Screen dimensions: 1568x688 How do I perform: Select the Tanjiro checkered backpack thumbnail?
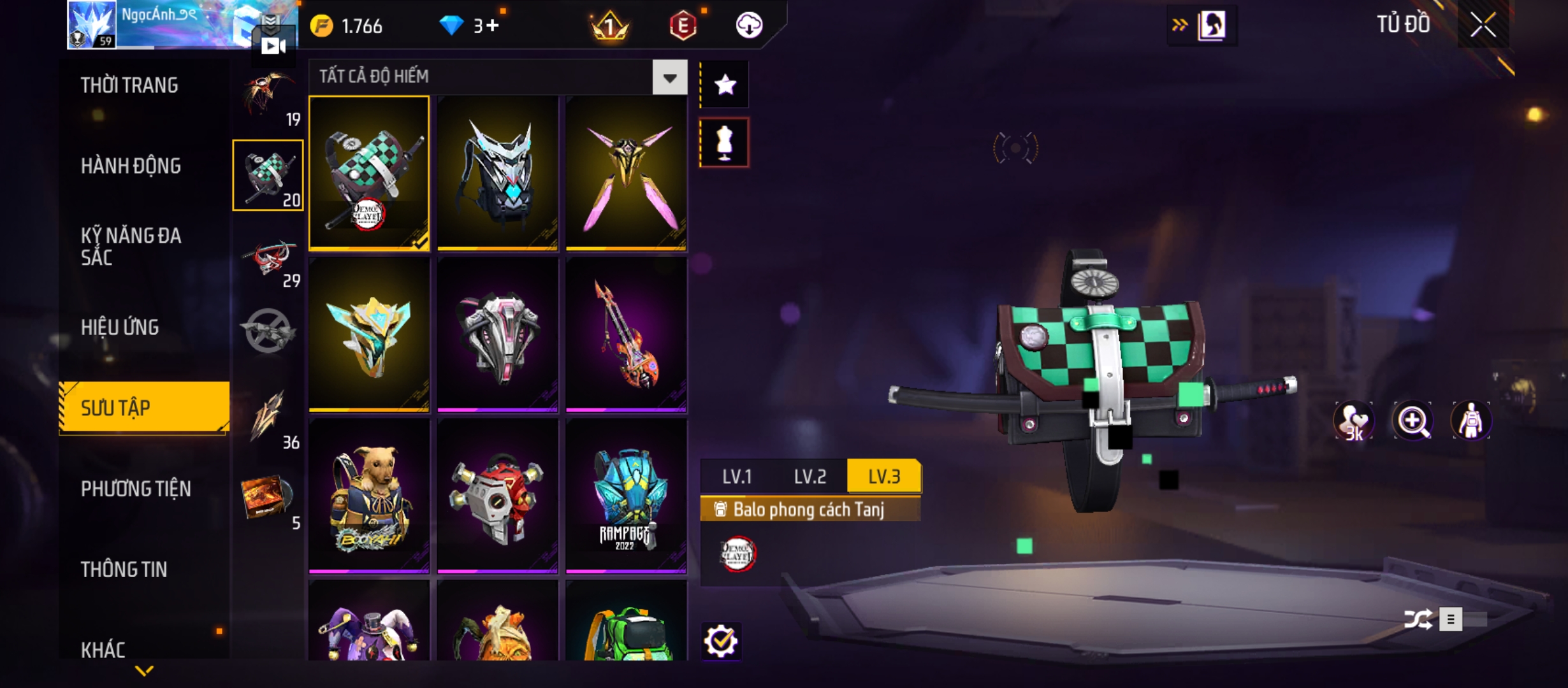point(369,173)
